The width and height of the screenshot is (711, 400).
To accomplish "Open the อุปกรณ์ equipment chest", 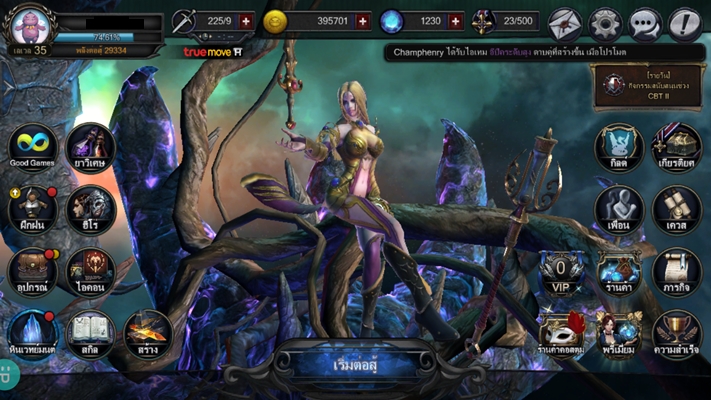I will tap(31, 270).
